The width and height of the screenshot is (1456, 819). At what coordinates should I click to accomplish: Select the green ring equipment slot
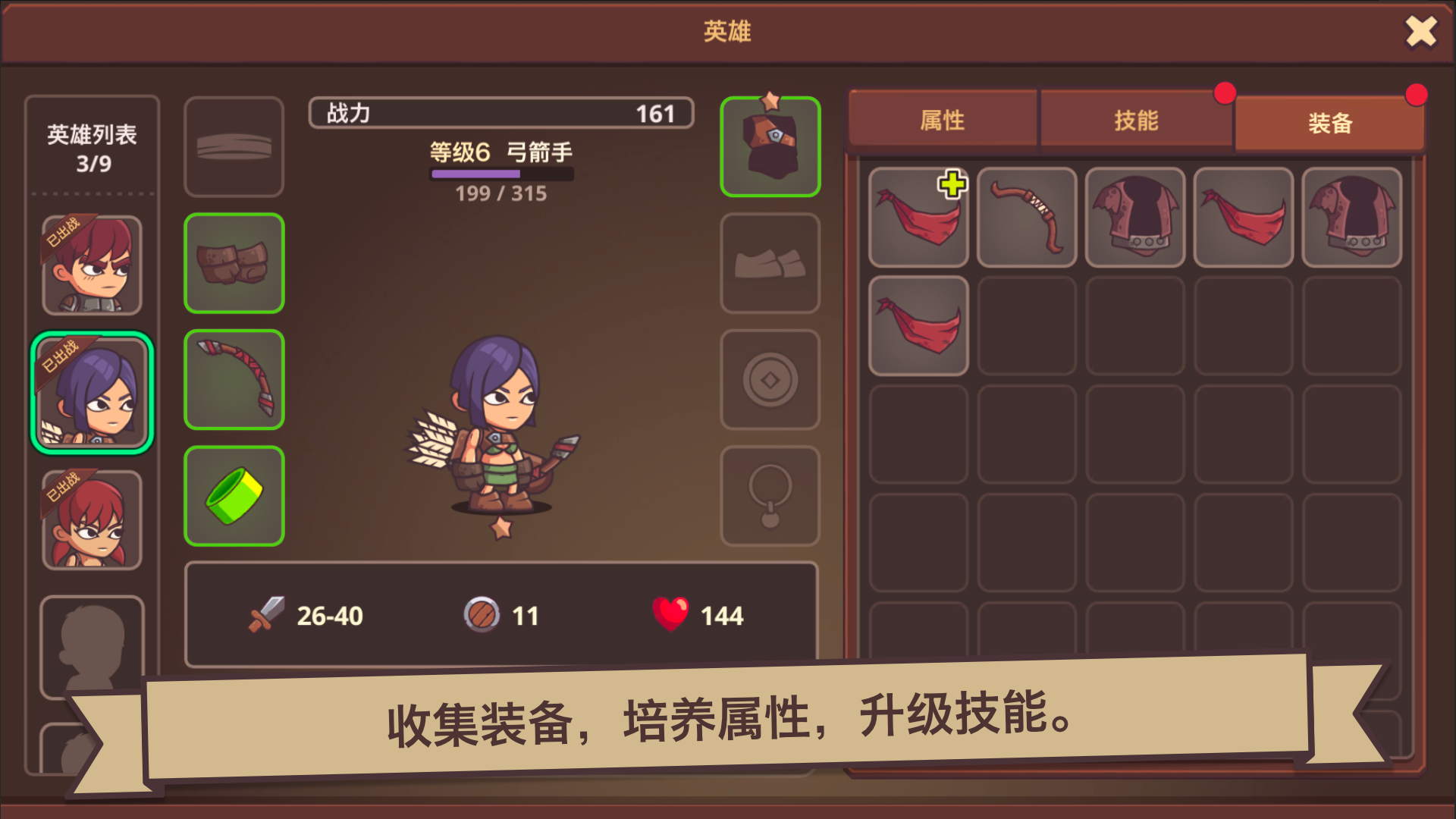coord(234,495)
